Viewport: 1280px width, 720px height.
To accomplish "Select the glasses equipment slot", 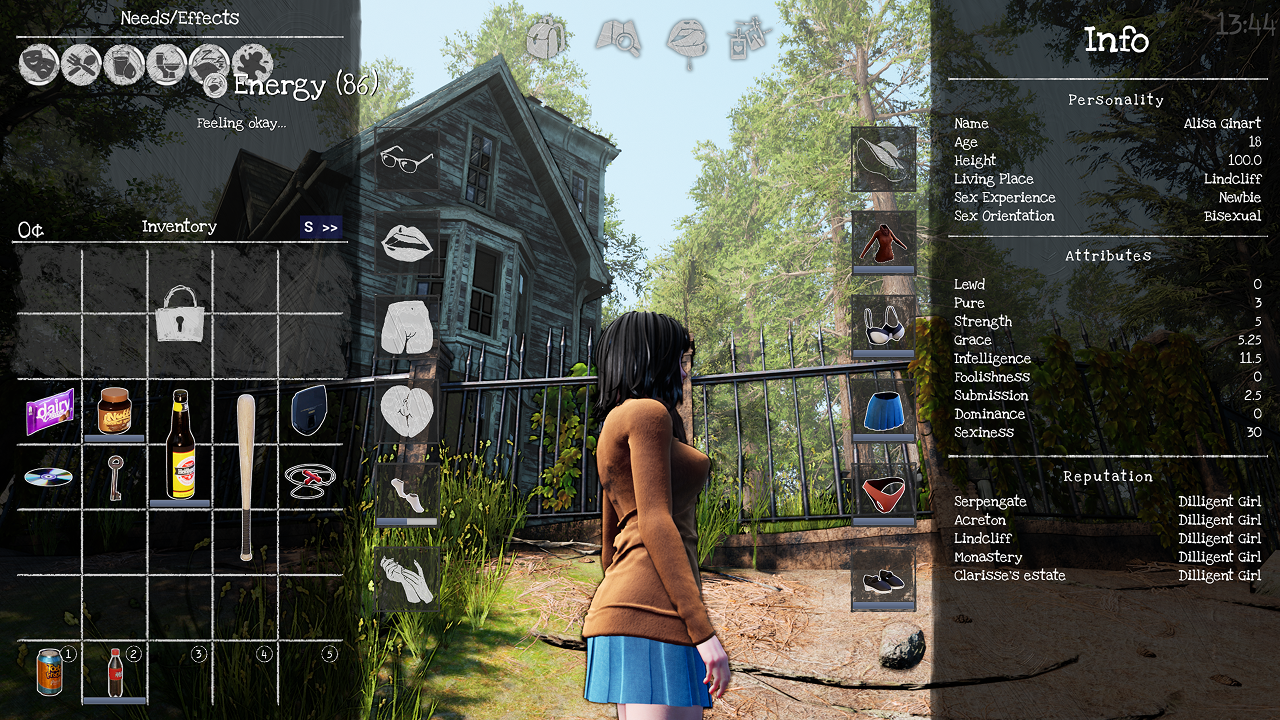I will tap(407, 160).
